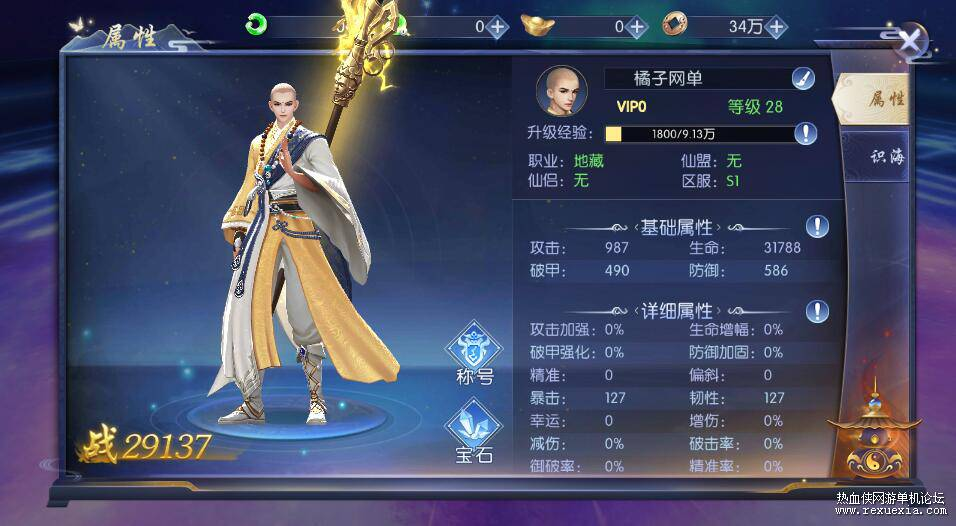Viewport: 956px width, 526px height.
Task: Switch to the 属性 tab
Action: (884, 99)
